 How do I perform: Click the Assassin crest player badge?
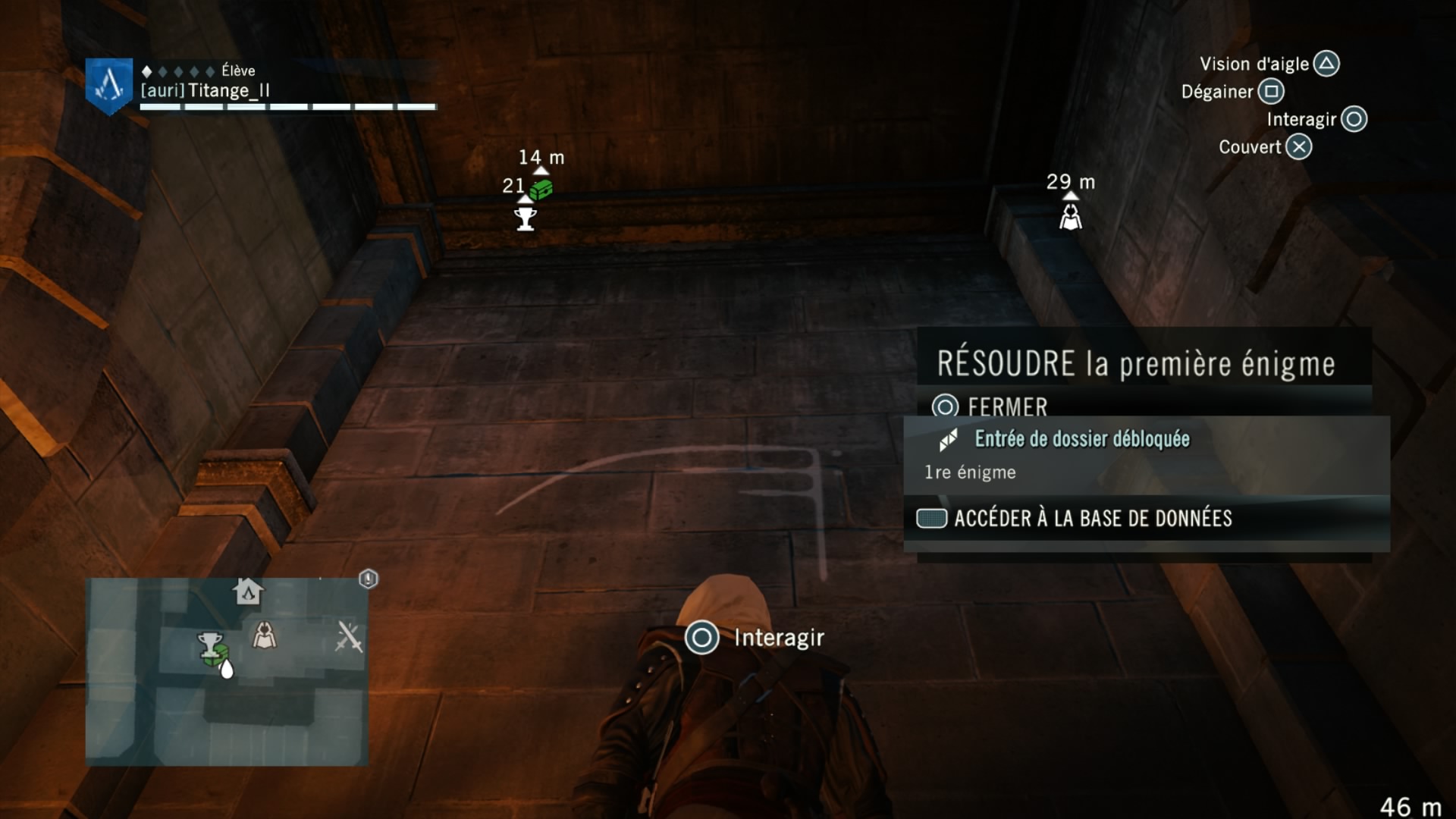point(109,86)
